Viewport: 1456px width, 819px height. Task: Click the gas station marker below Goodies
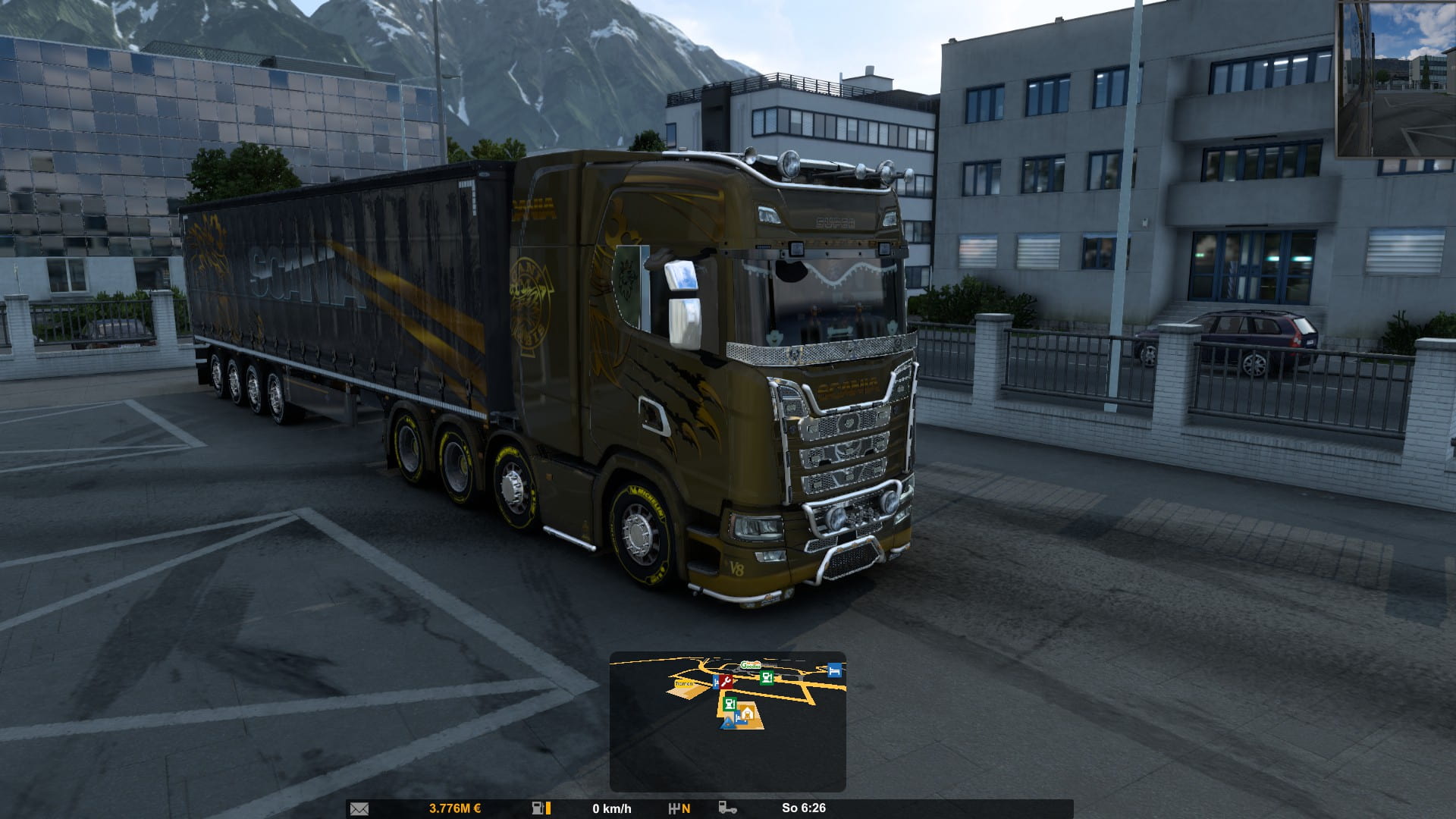(x=767, y=677)
